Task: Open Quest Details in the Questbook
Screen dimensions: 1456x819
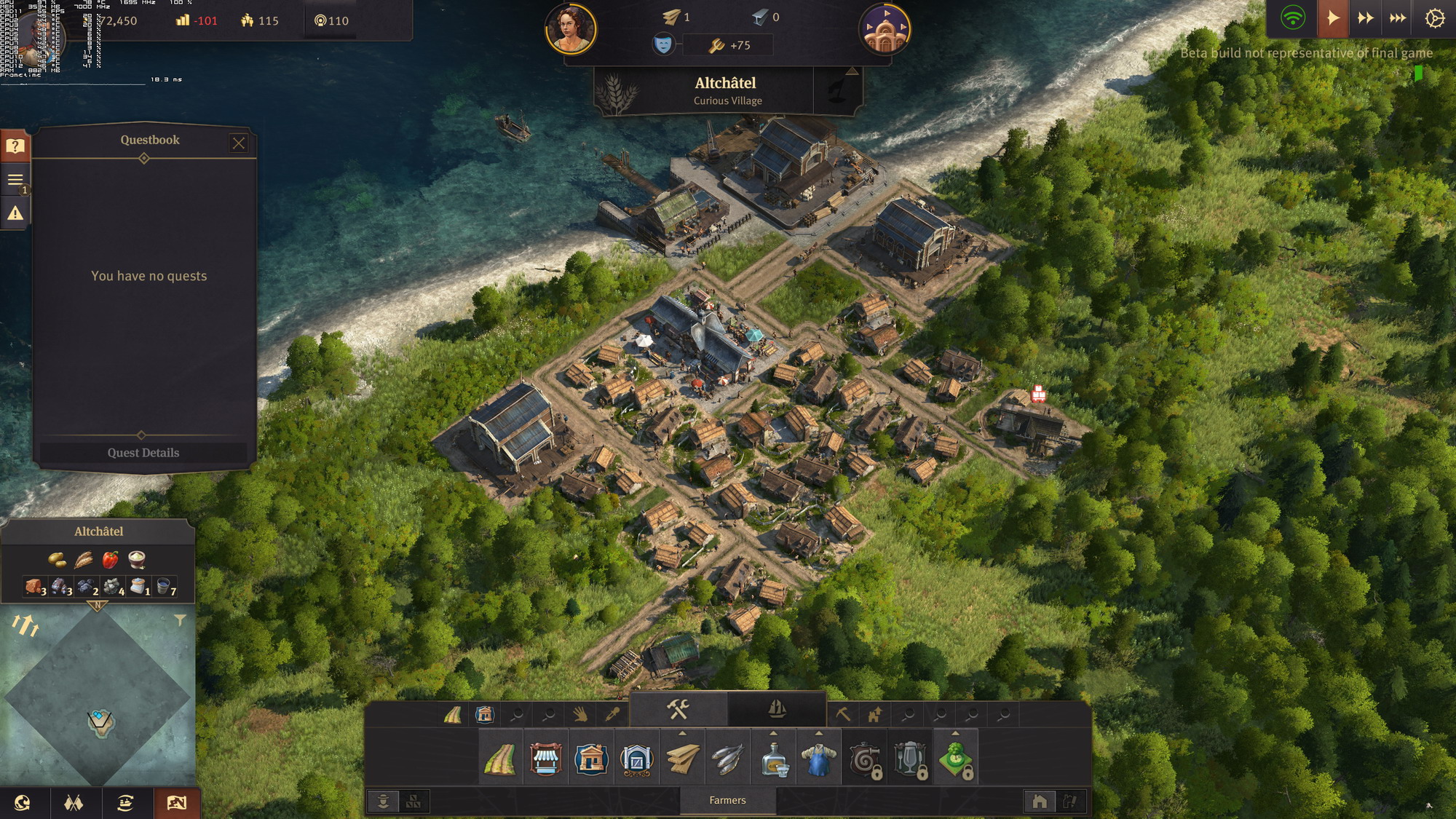Action: (x=143, y=453)
